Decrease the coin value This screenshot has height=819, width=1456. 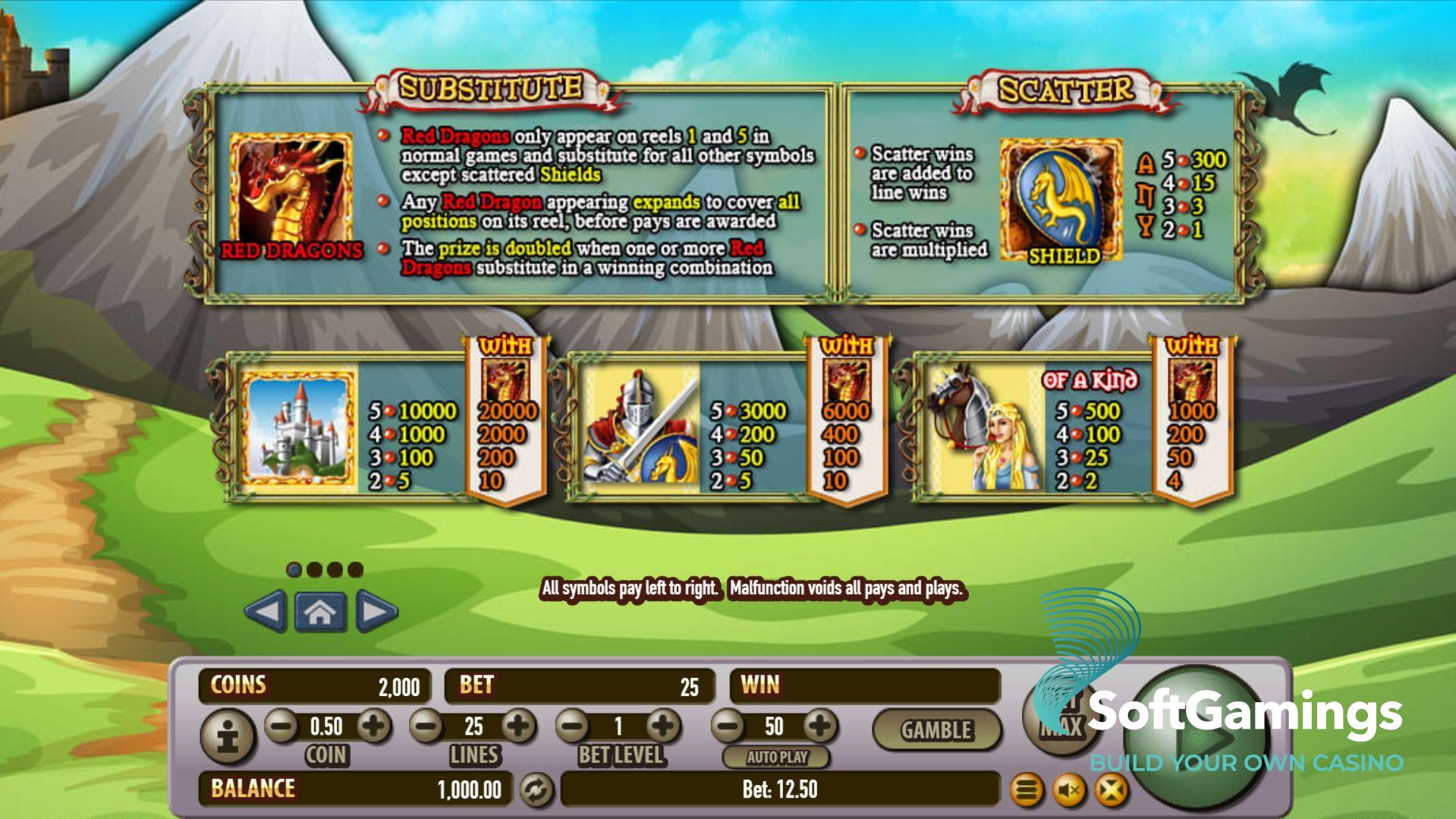[281, 726]
